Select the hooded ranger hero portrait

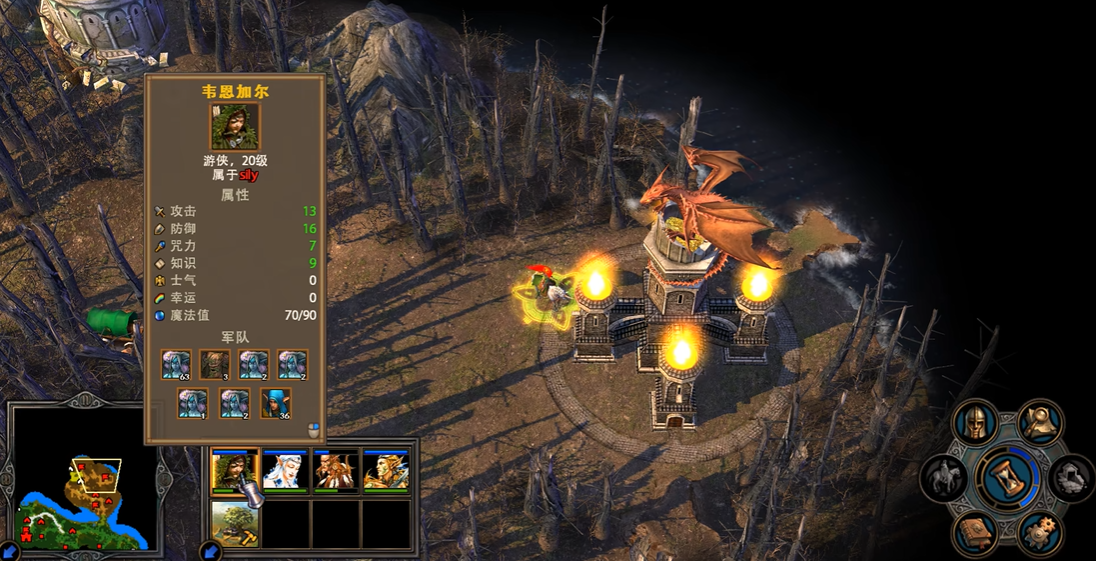click(x=235, y=471)
